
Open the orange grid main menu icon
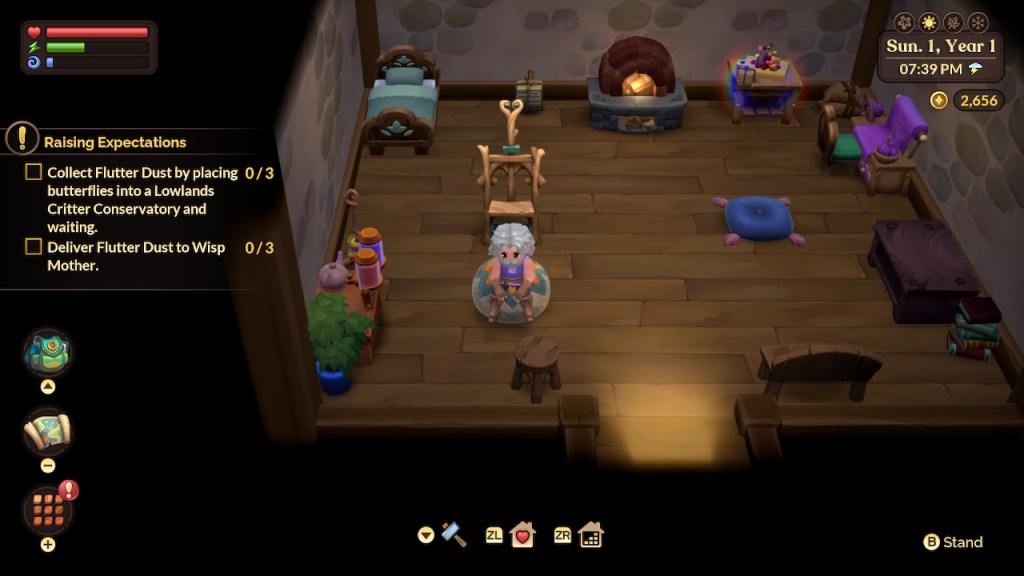coord(47,509)
